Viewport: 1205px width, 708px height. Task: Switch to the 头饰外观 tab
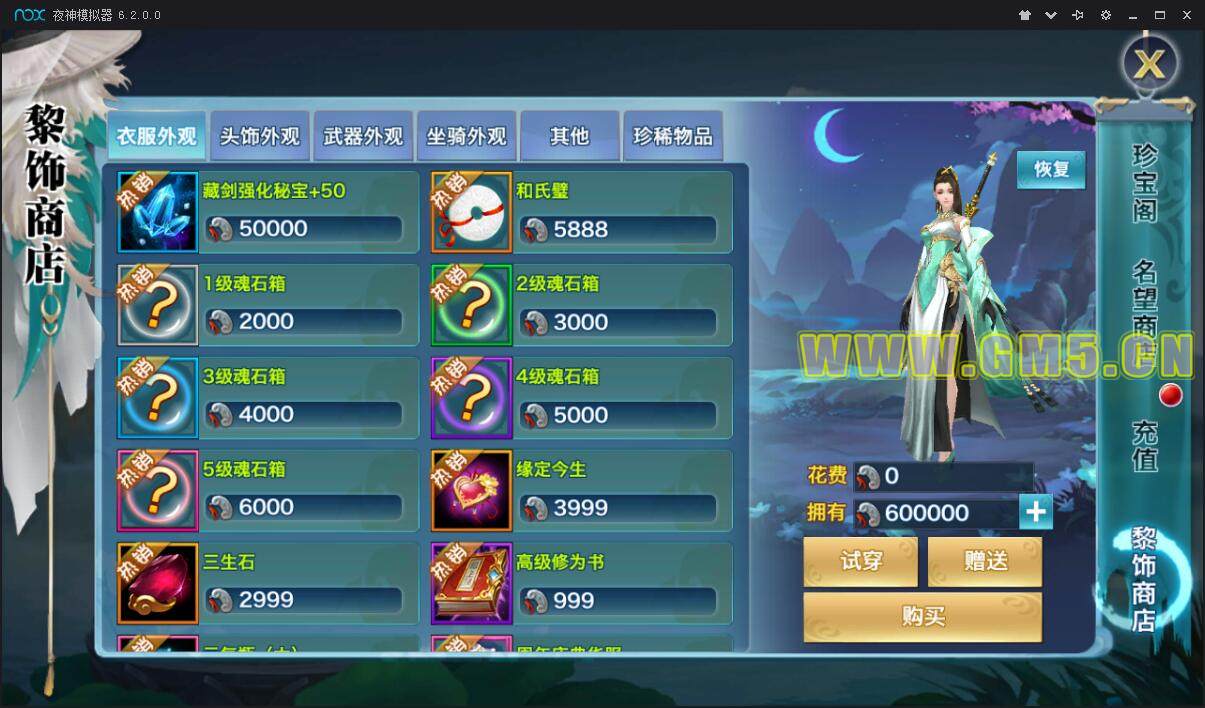click(260, 136)
